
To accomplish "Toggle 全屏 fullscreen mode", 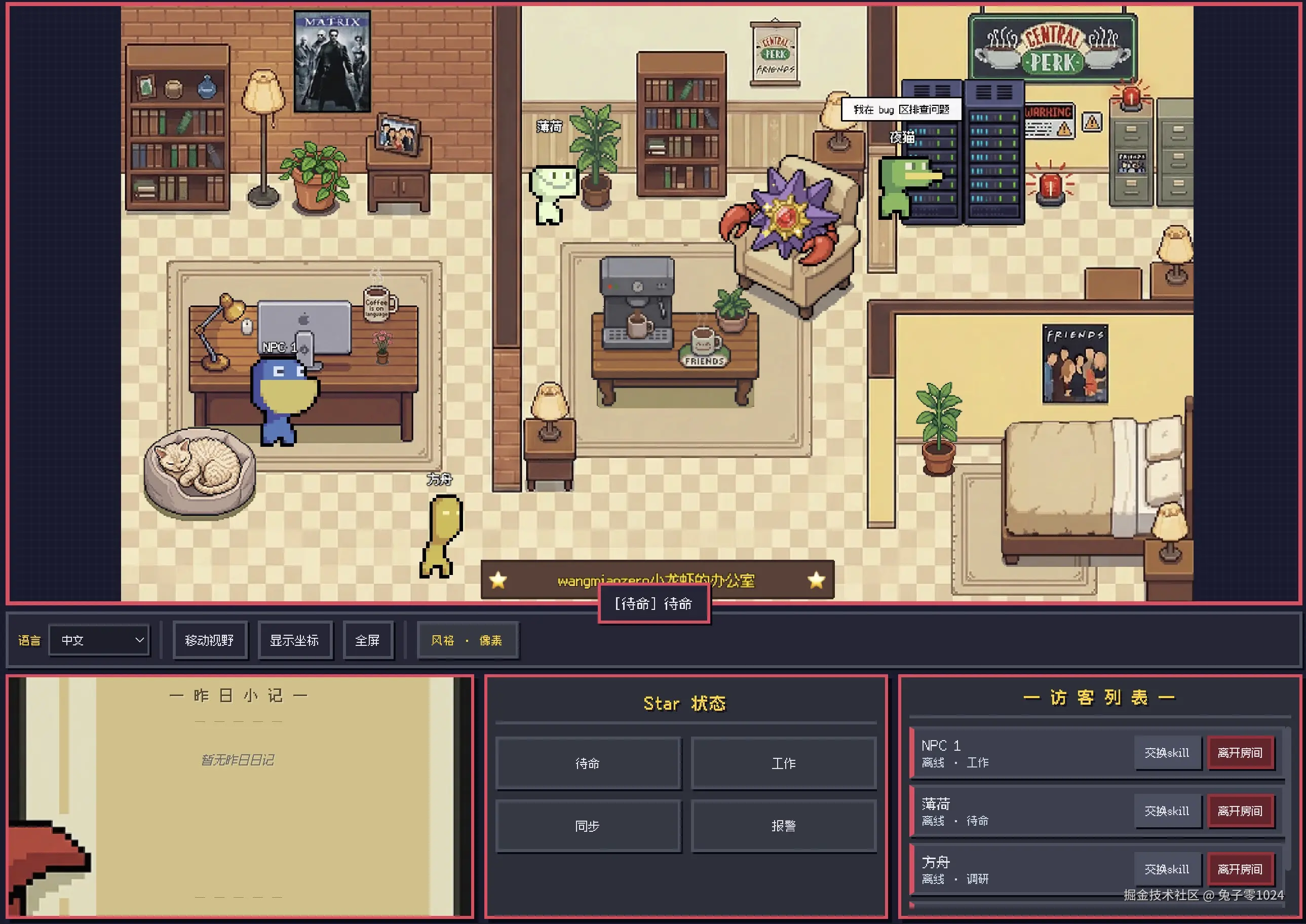I will click(369, 639).
